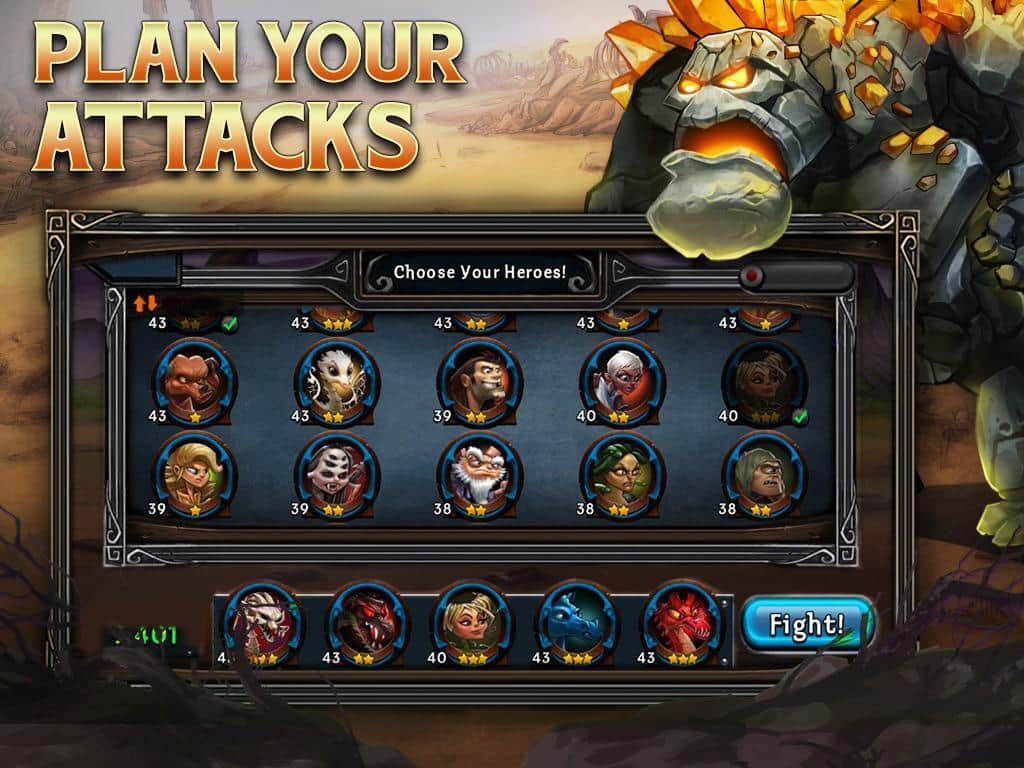Choose the blonde long-haired woman hero in yellow

pos(194,471)
